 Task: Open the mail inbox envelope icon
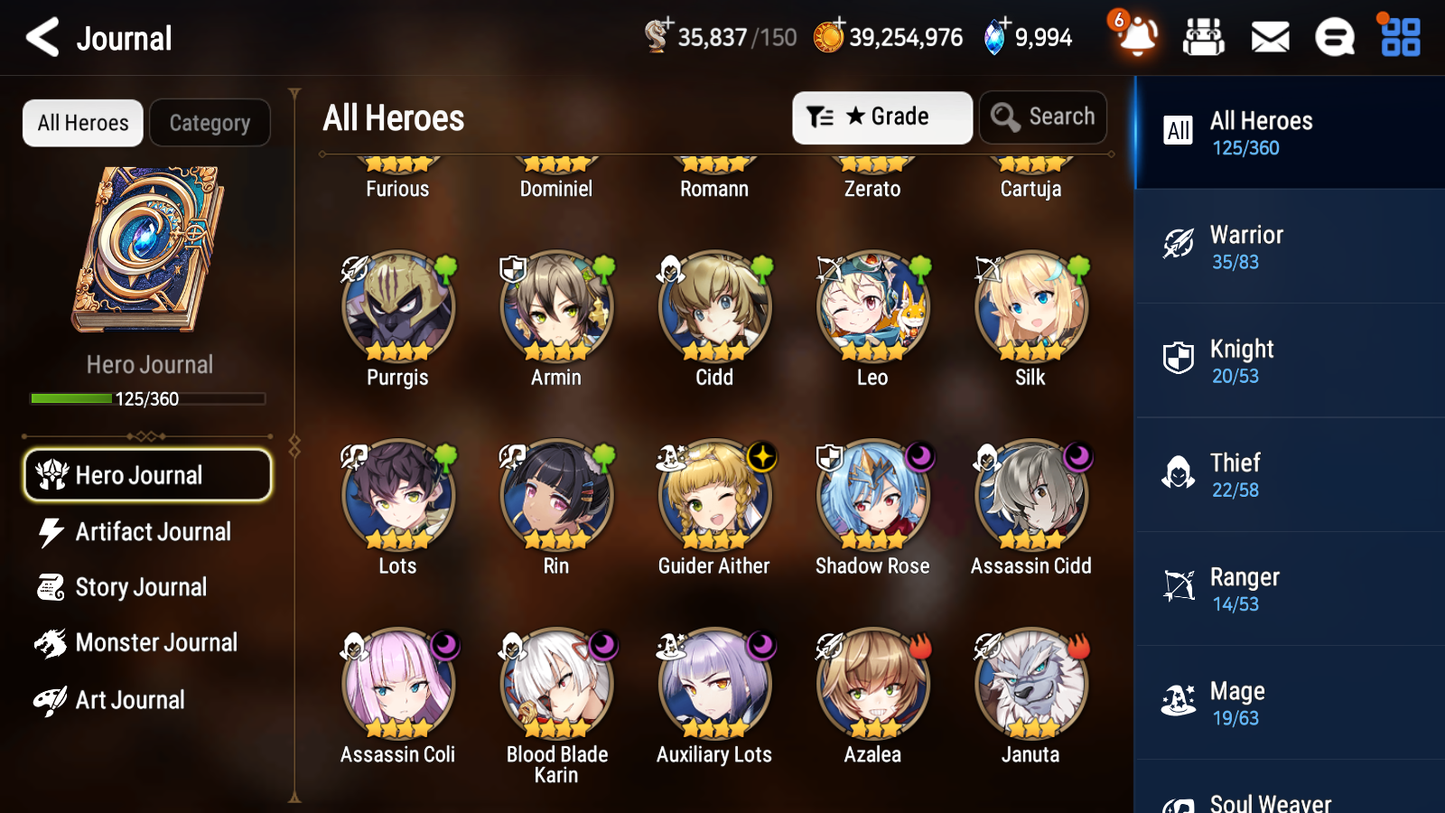click(1269, 36)
